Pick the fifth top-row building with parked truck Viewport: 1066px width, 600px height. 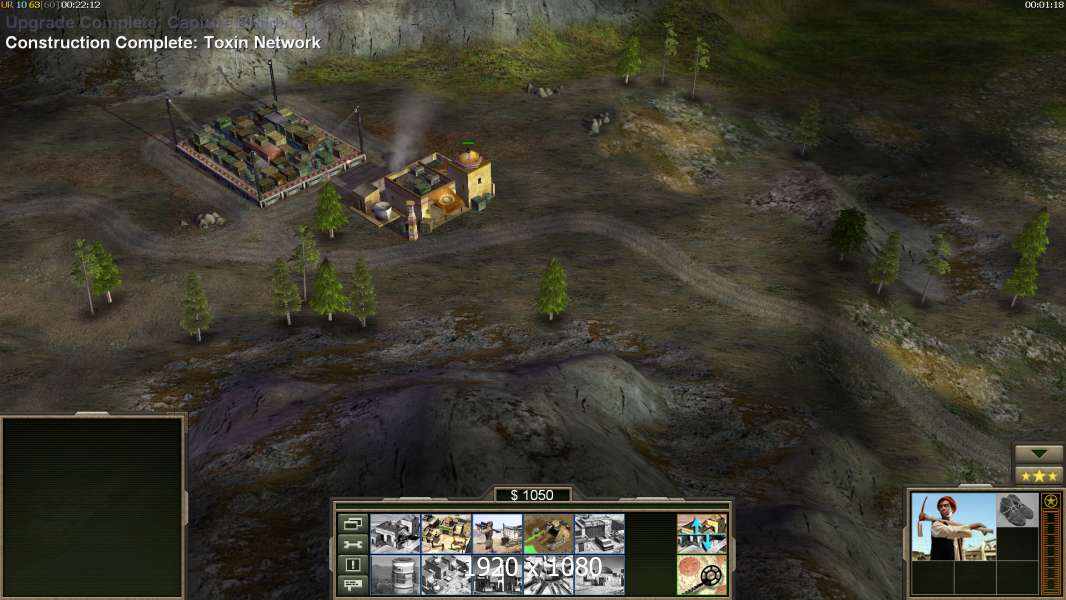pyautogui.click(x=600, y=534)
